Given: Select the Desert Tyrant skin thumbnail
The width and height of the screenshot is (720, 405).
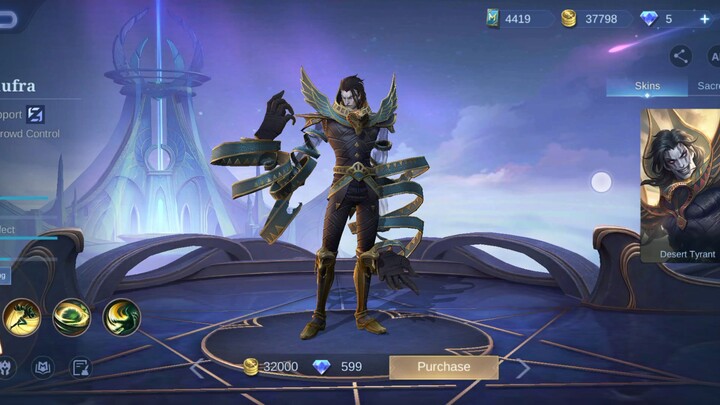Looking at the screenshot, I should 681,185.
